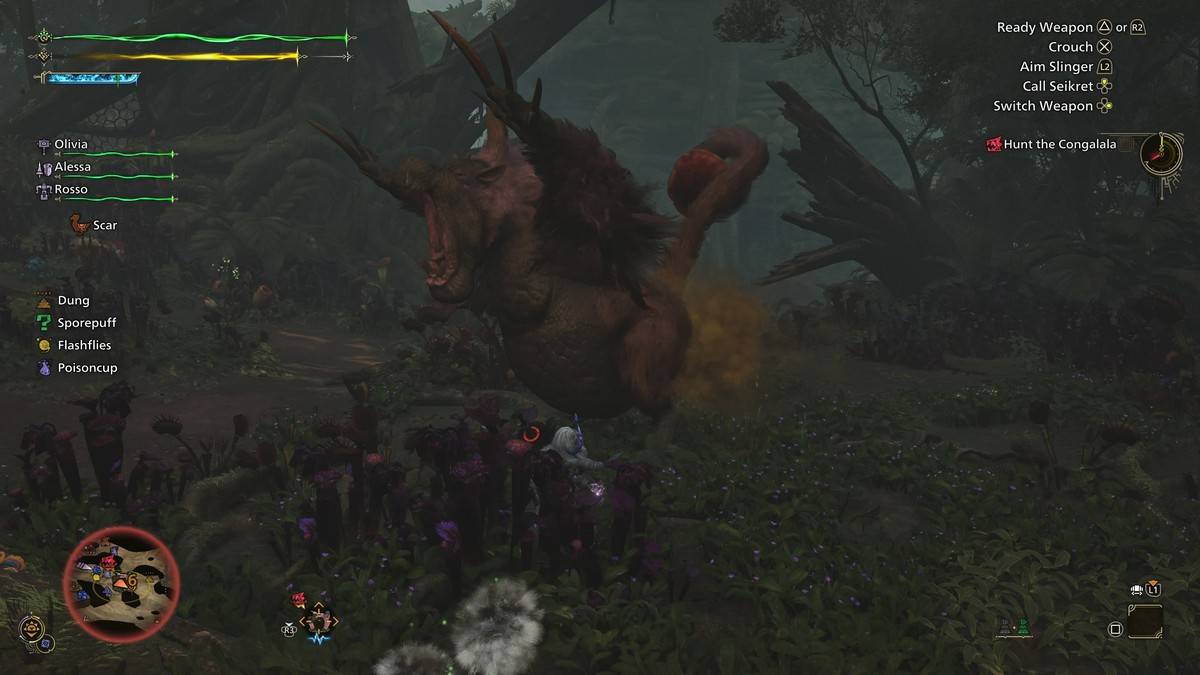Select party member Rosso

tap(71, 189)
